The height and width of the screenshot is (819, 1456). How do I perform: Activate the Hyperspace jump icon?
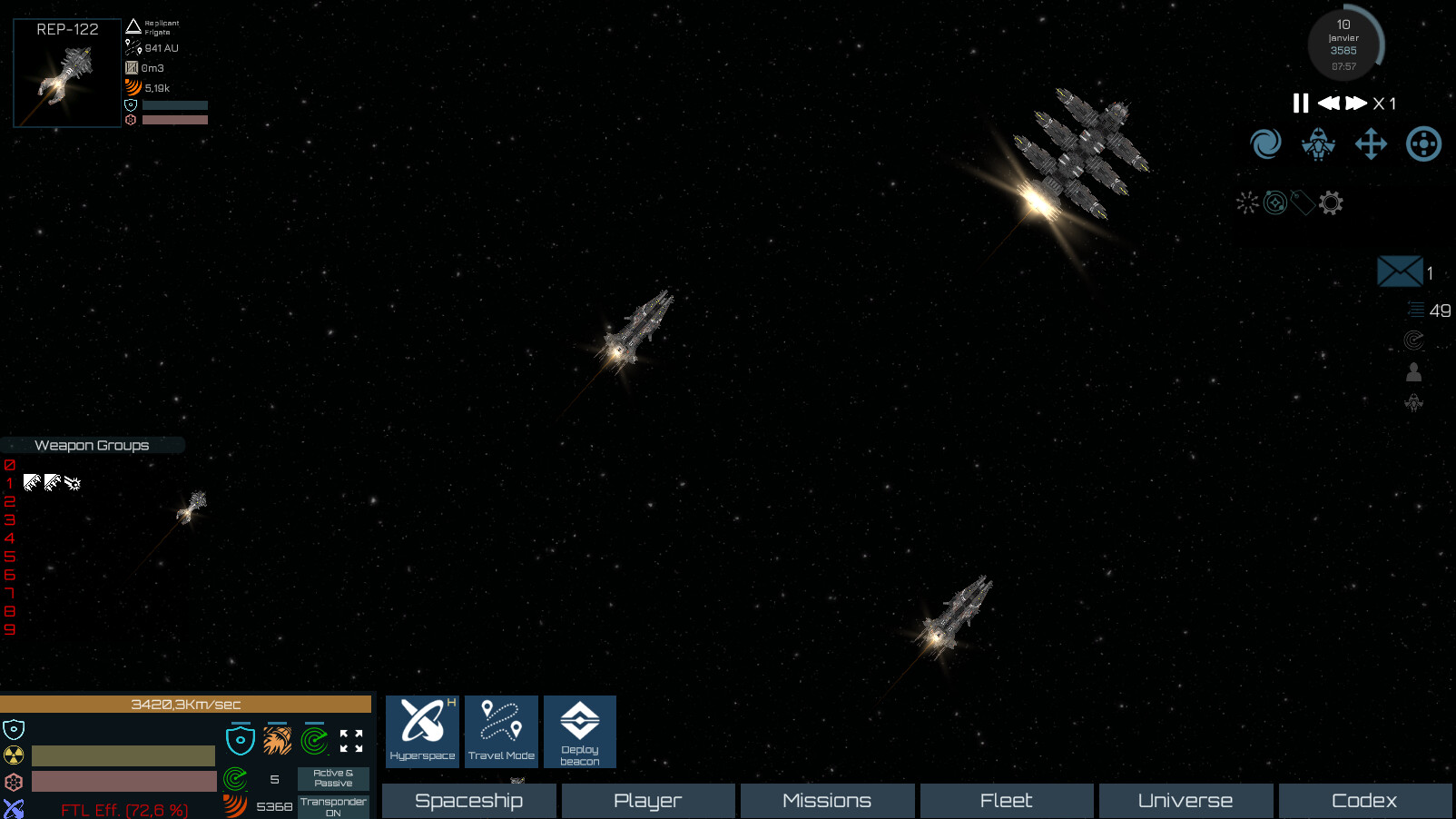421,730
